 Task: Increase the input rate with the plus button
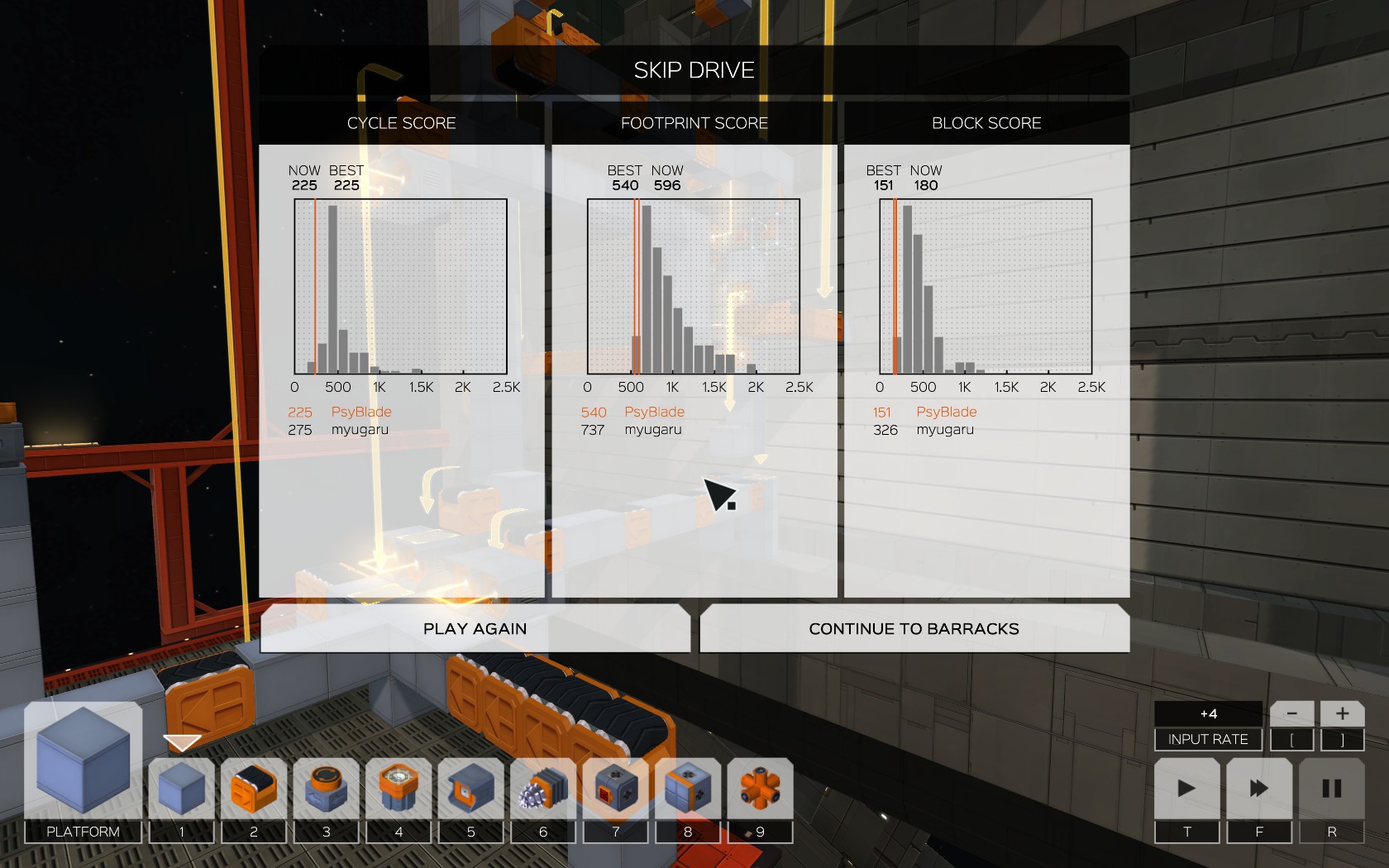click(x=1342, y=713)
